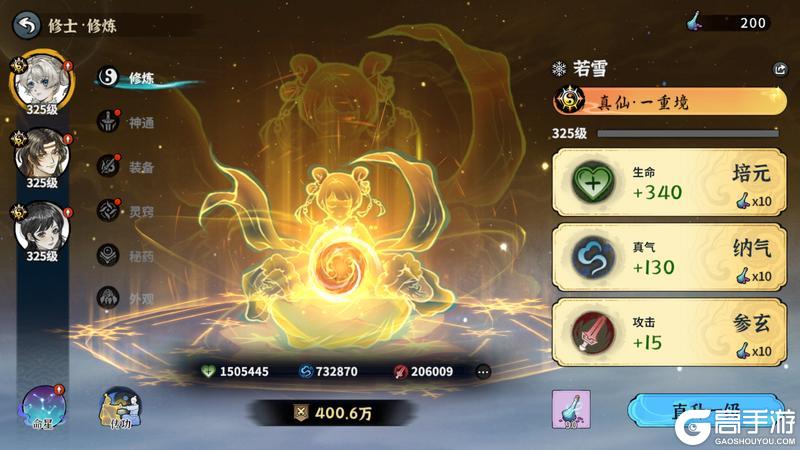Open the 命星 constellation icon
Viewport: 800px width, 450px height.
pyautogui.click(x=43, y=406)
